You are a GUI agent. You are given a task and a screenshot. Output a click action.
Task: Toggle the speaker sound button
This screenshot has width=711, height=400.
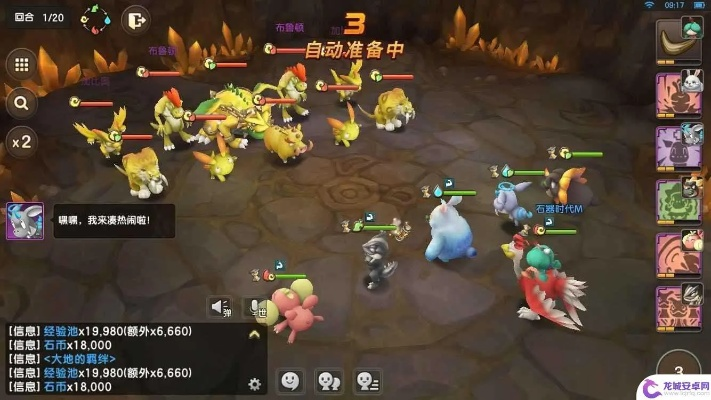tap(219, 306)
